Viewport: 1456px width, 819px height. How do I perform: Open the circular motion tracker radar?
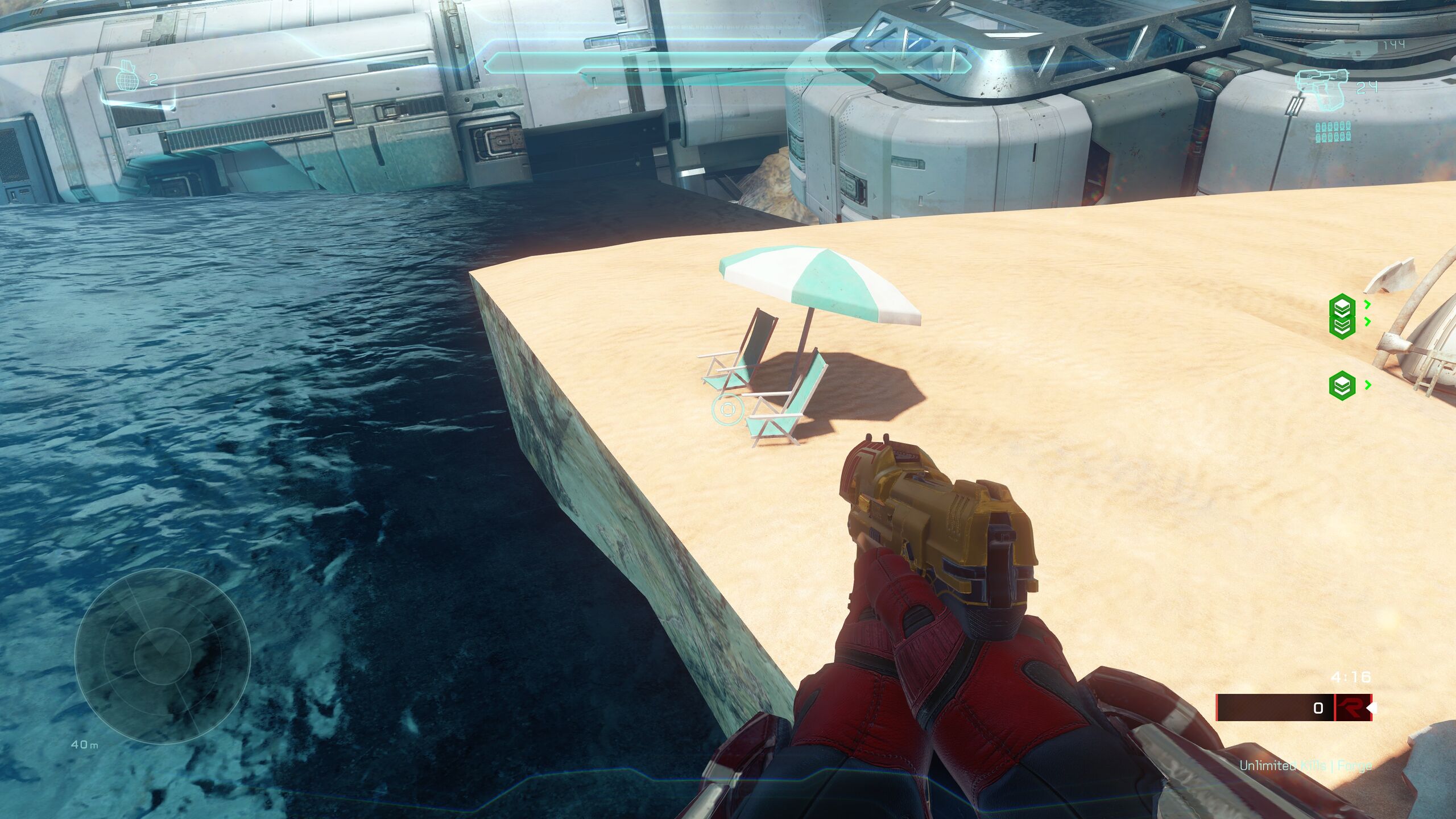tap(163, 655)
